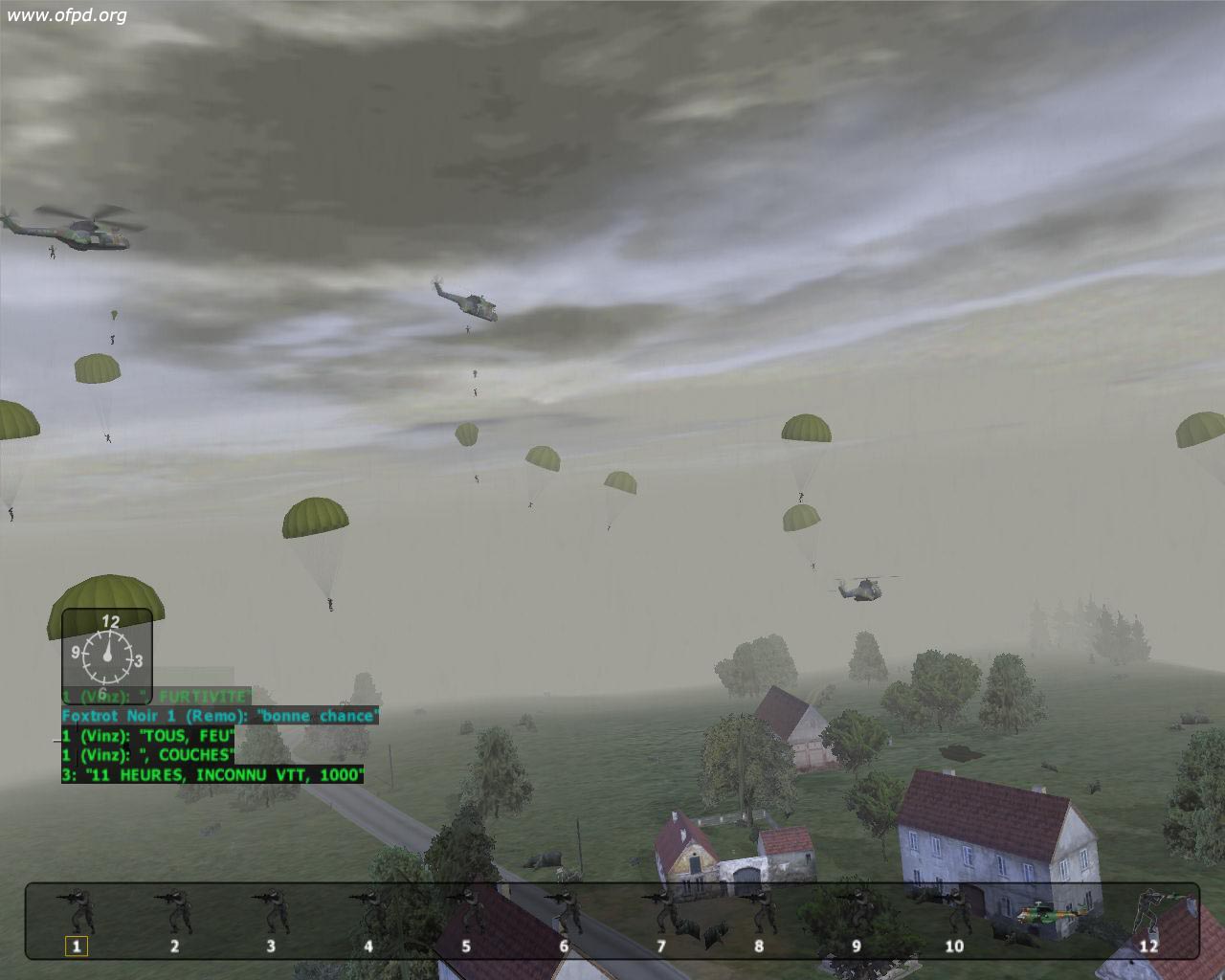1225x980 pixels.
Task: Click the analog watch on the HUD
Action: [x=107, y=656]
